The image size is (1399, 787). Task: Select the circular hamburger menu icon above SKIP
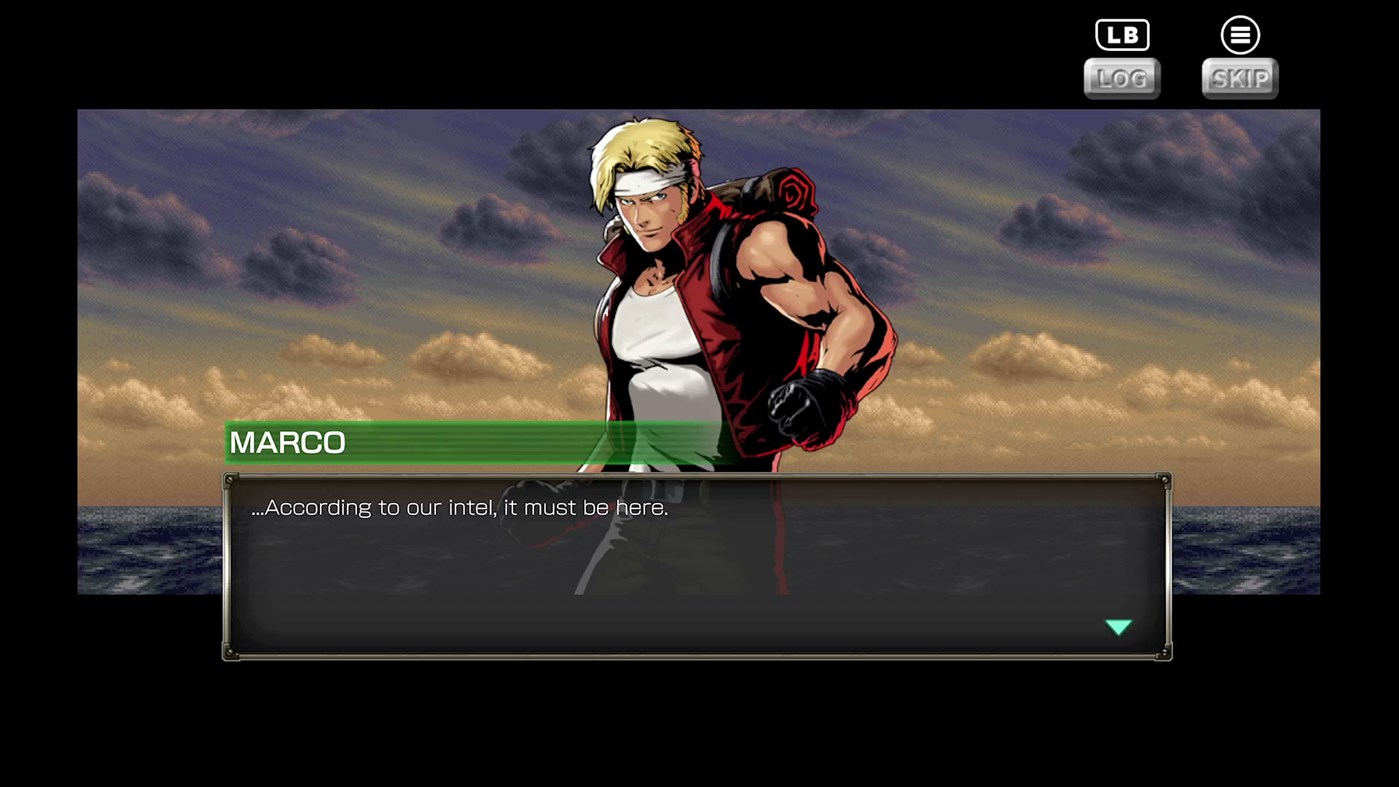1239,33
